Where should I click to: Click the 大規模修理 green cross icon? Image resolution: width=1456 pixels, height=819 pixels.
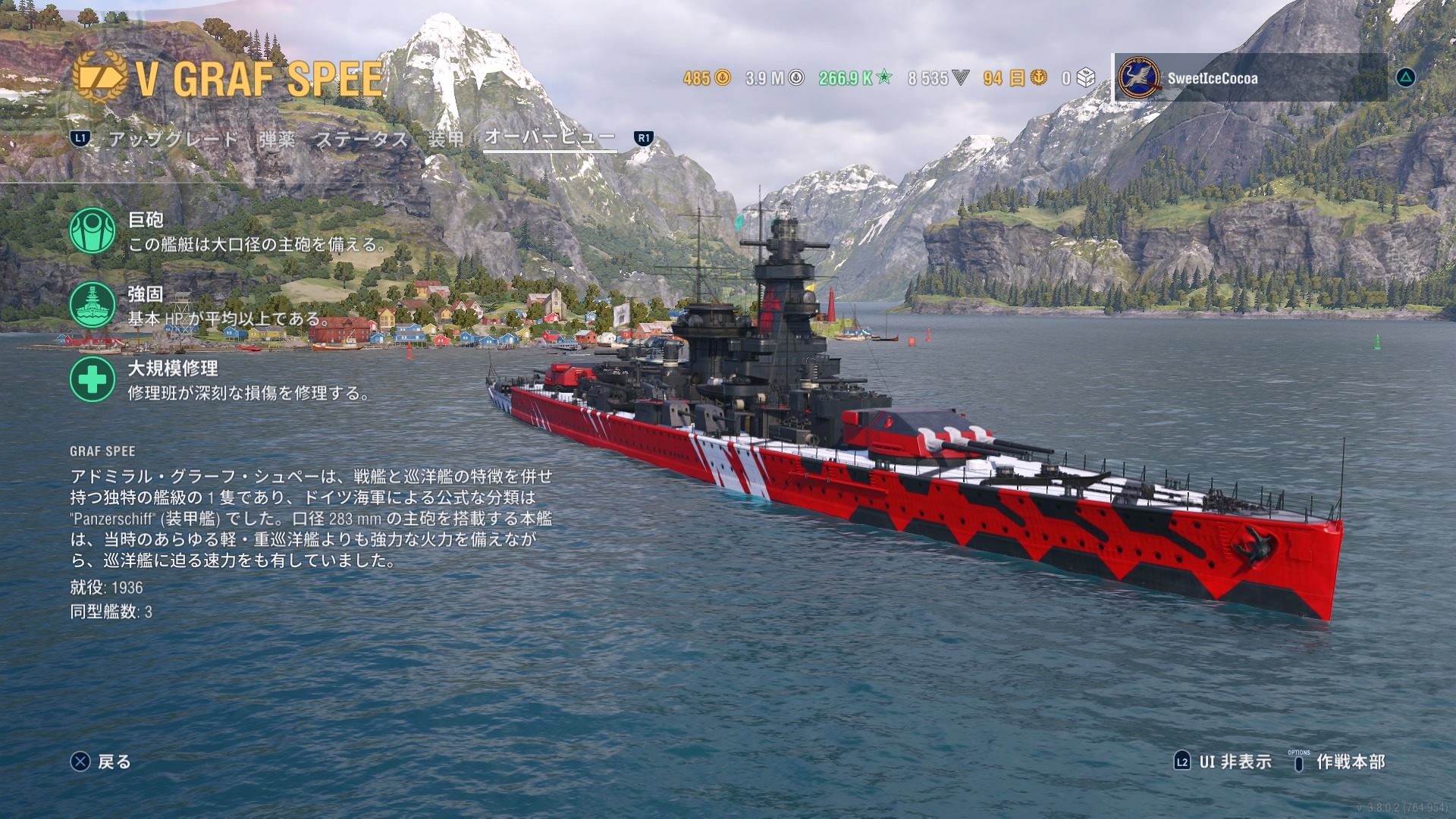click(x=93, y=379)
